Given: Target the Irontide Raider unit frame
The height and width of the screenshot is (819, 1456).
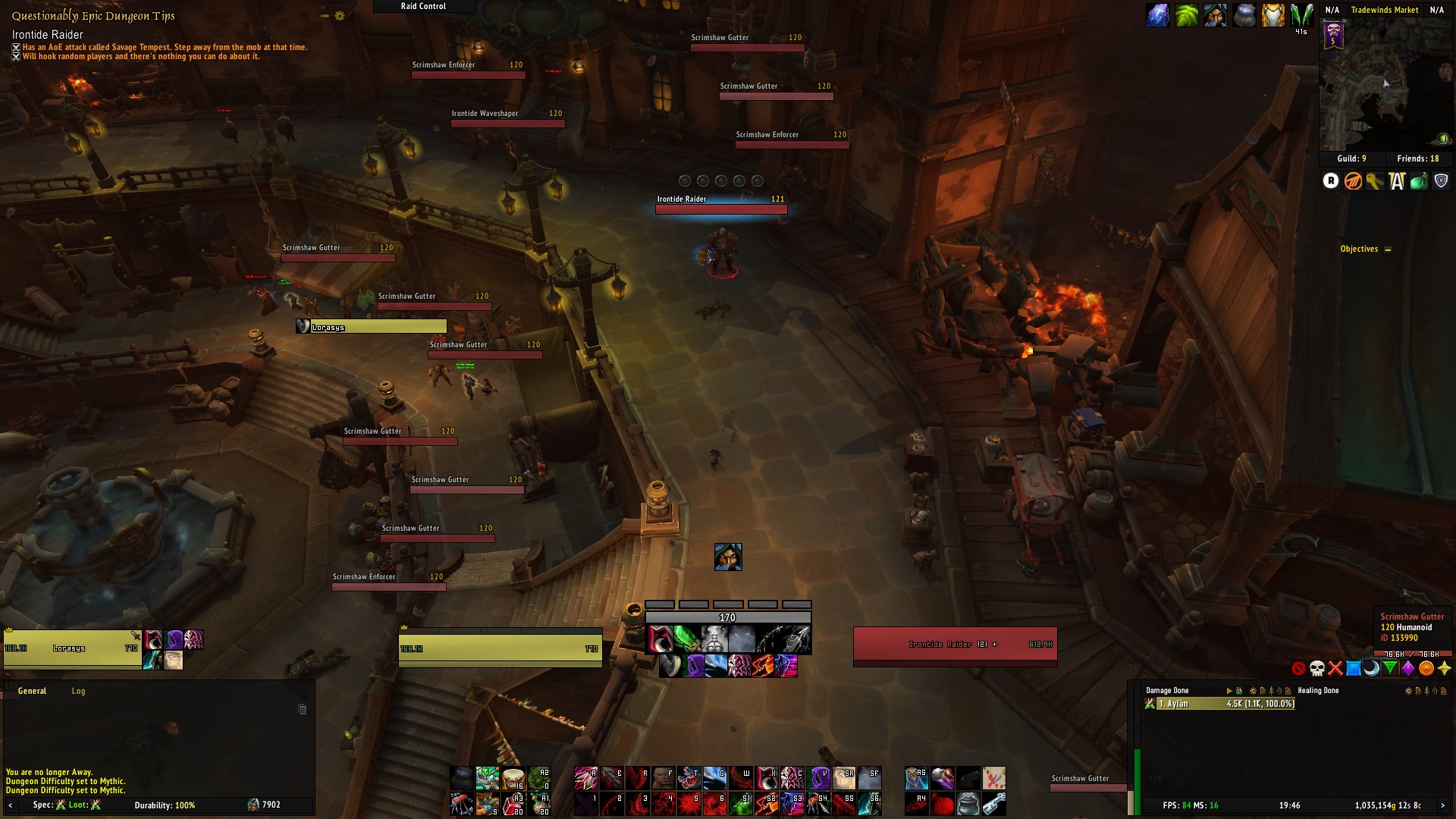Looking at the screenshot, I should pyautogui.click(x=955, y=645).
